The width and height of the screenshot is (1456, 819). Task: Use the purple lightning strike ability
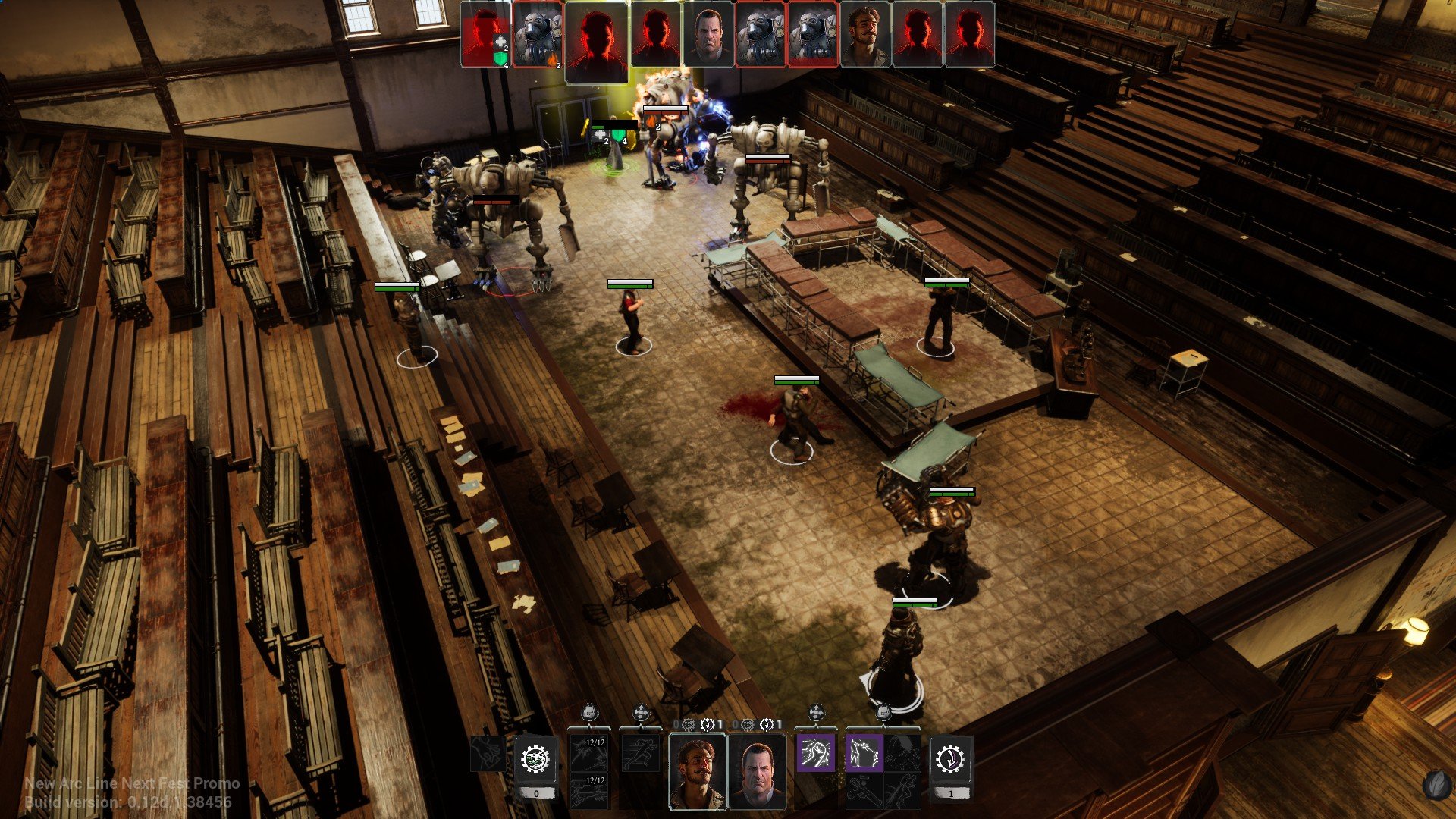863,753
